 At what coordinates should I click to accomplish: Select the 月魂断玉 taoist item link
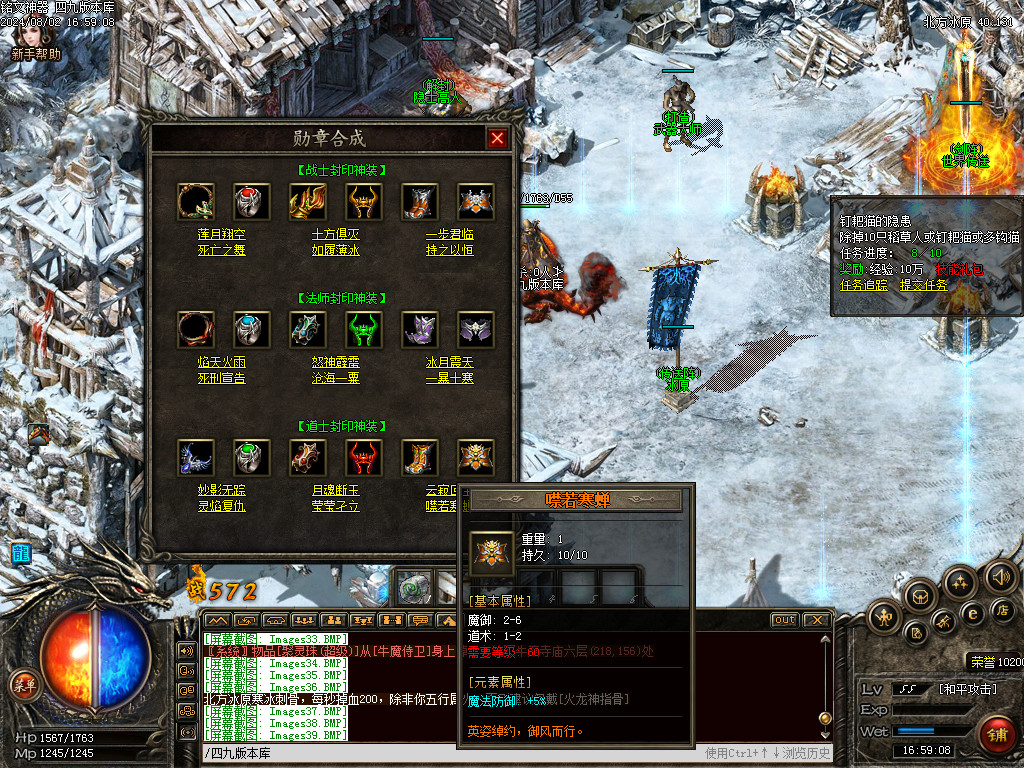tap(336, 490)
